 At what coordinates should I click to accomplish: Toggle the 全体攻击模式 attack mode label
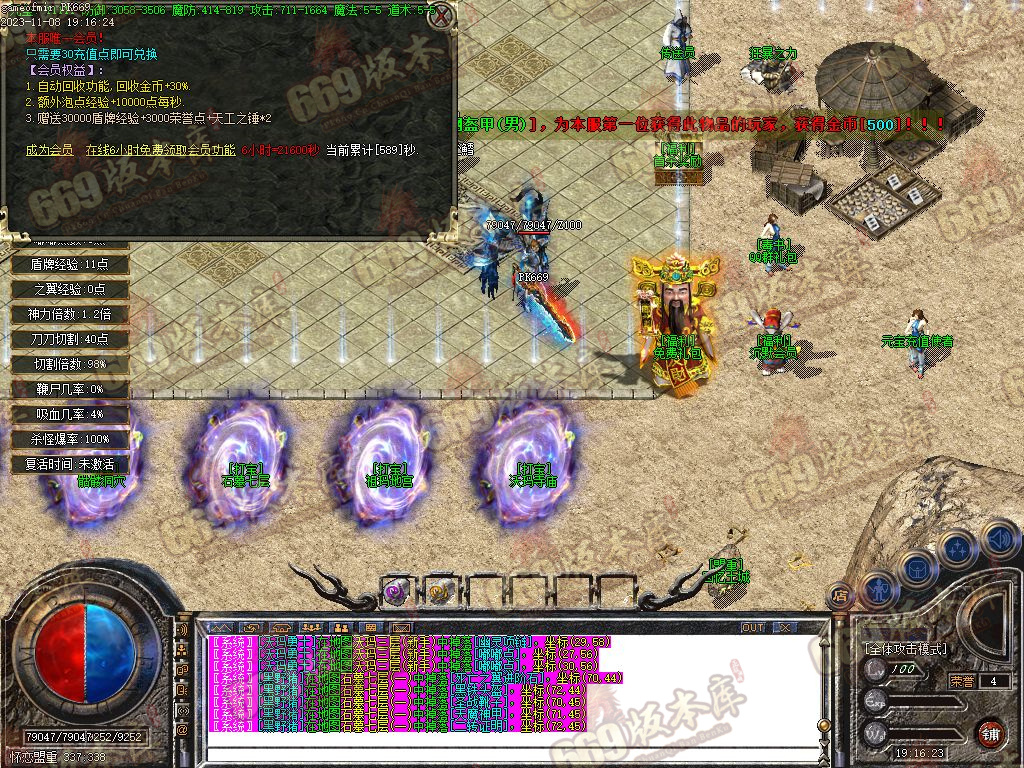[905, 648]
